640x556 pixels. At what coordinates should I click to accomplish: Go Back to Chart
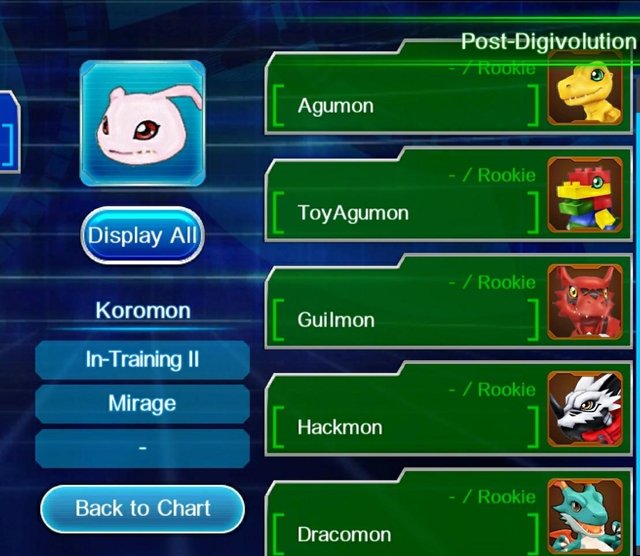point(142,509)
